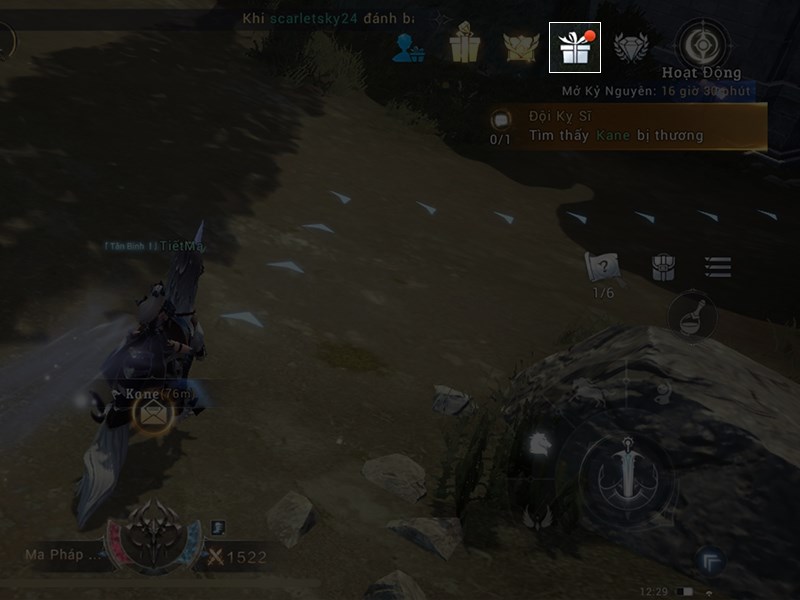800x600 pixels.
Task: Open the golden winged crest icon
Action: click(519, 47)
